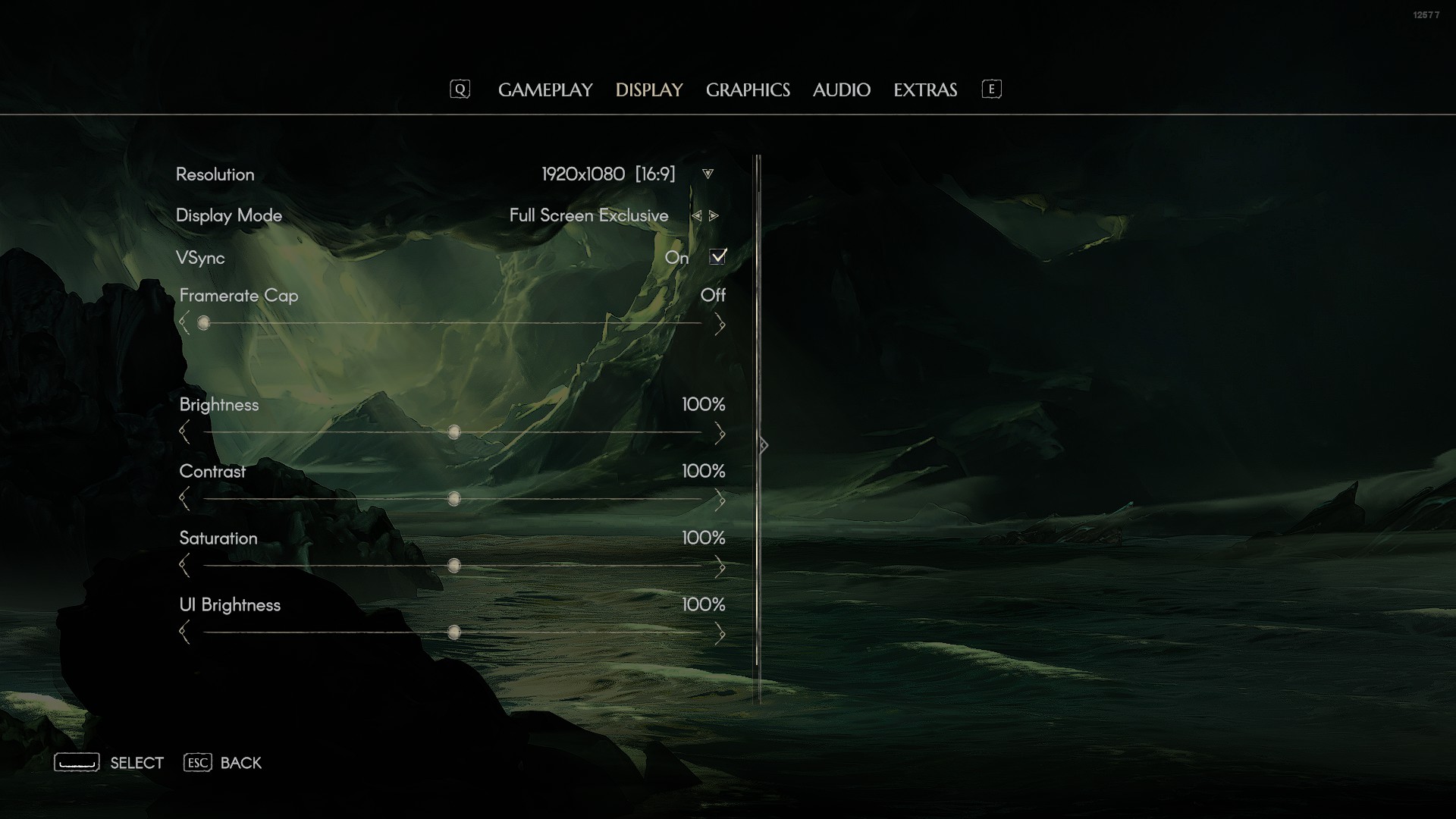This screenshot has height=819, width=1456.
Task: Click the Saturation slider handle
Action: coord(454,566)
